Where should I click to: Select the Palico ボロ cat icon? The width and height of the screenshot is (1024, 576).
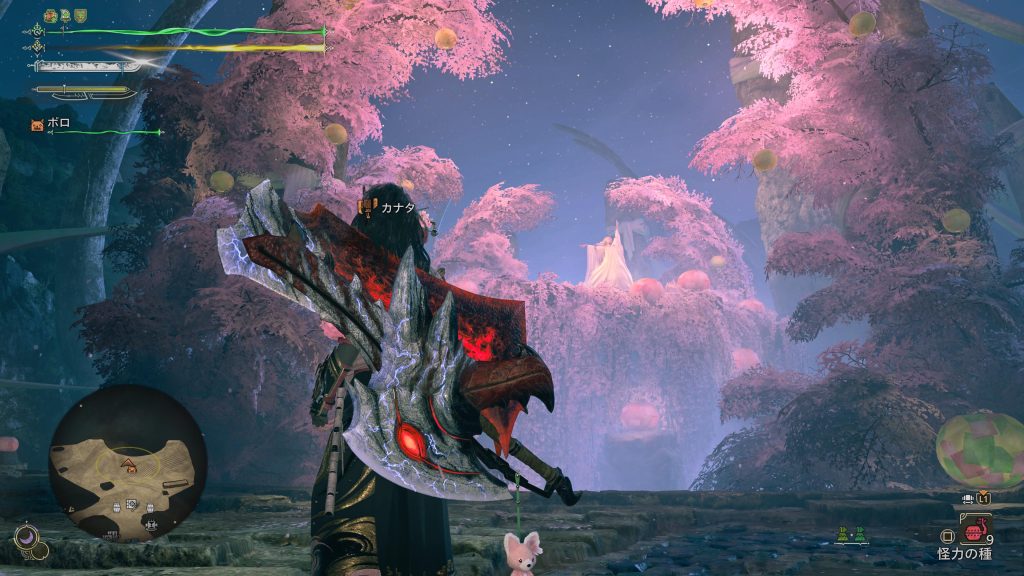coord(38,125)
